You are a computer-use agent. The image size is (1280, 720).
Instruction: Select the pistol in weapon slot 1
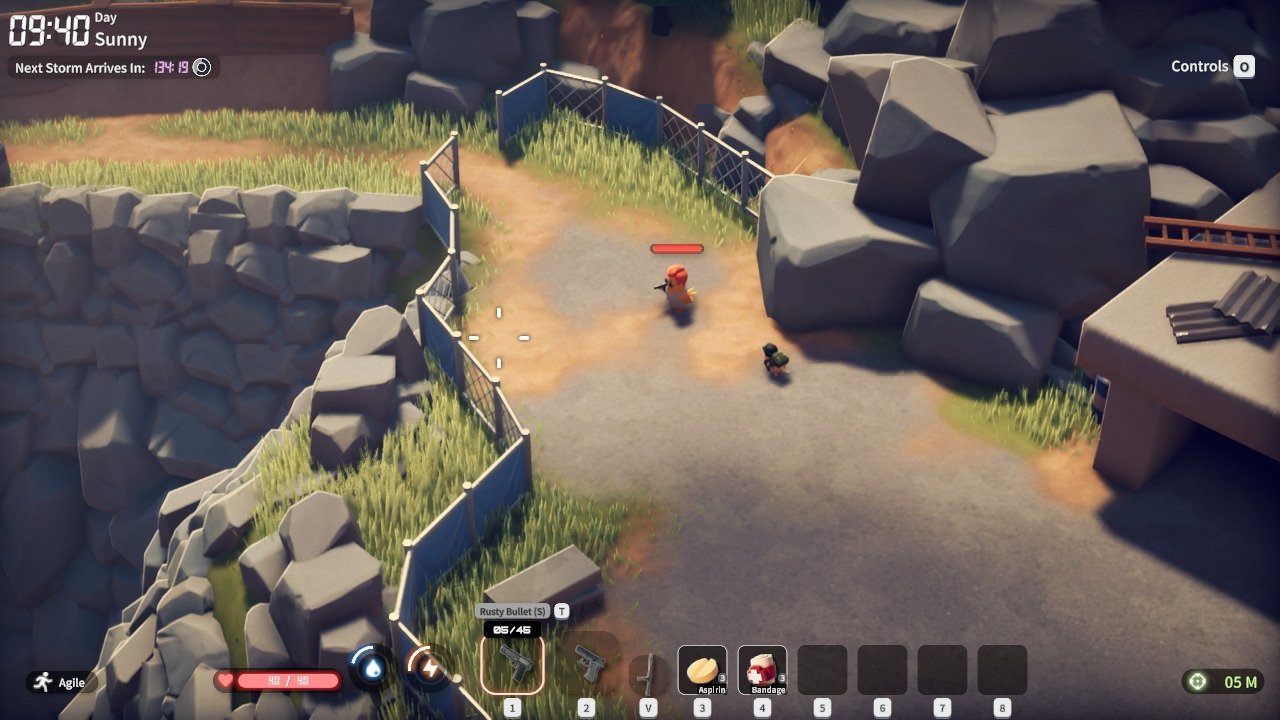[513, 664]
